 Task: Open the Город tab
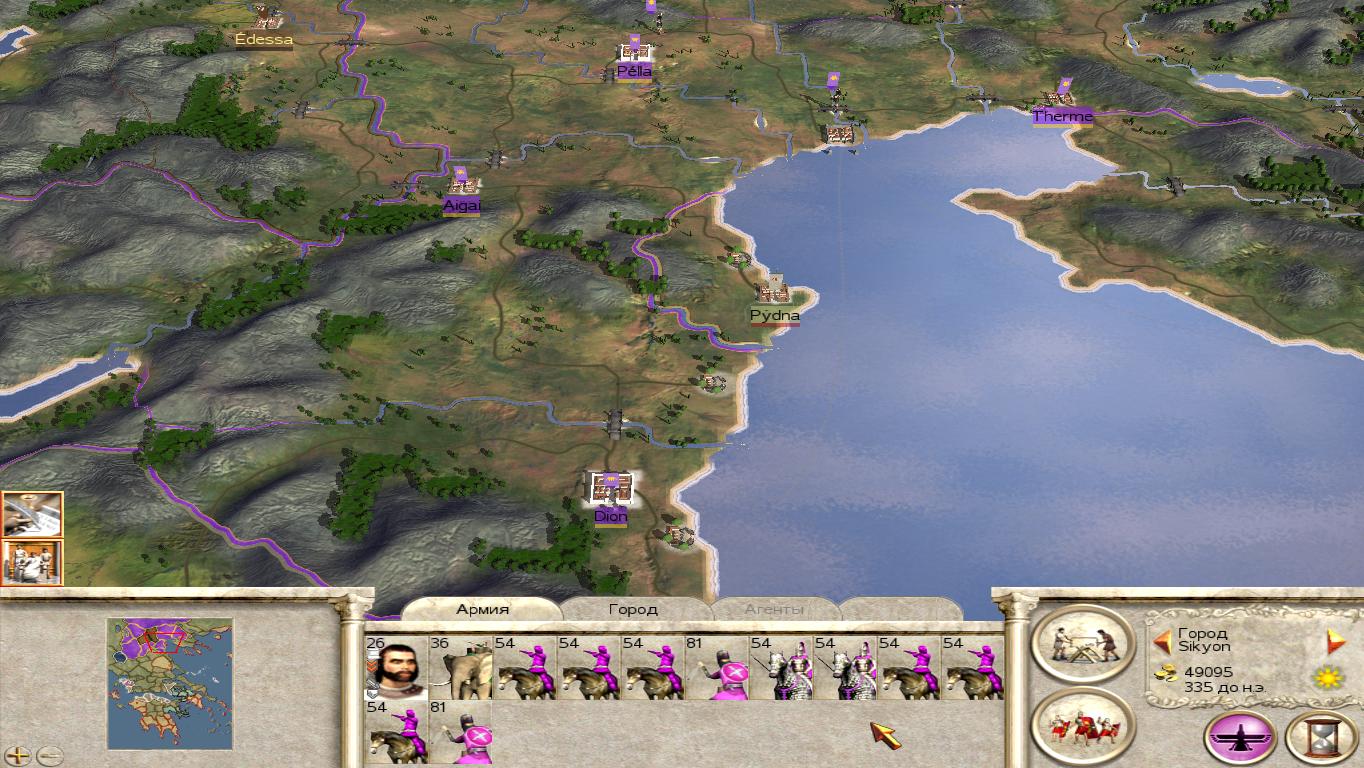(x=633, y=610)
